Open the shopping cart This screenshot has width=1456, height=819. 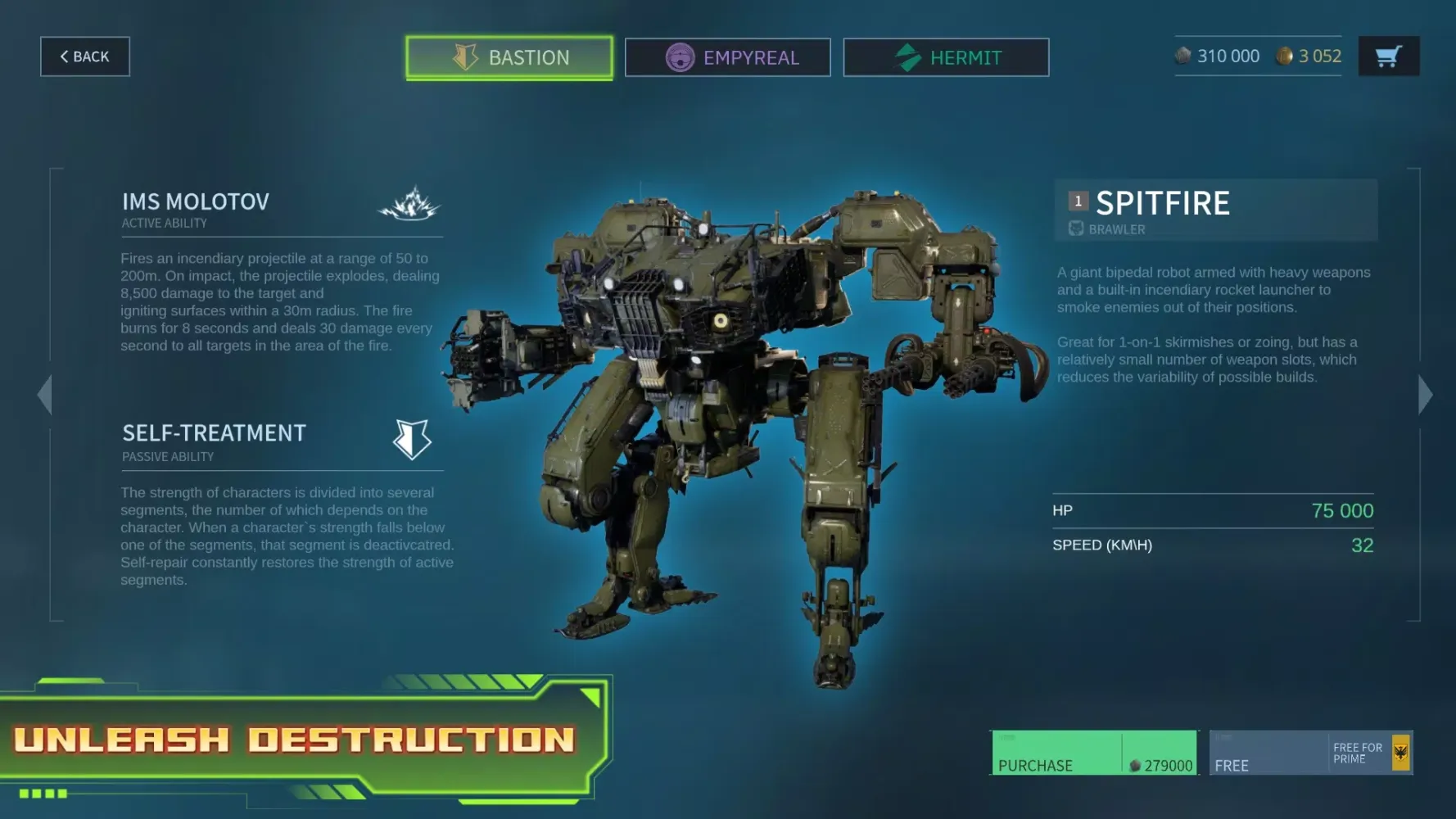tap(1388, 56)
